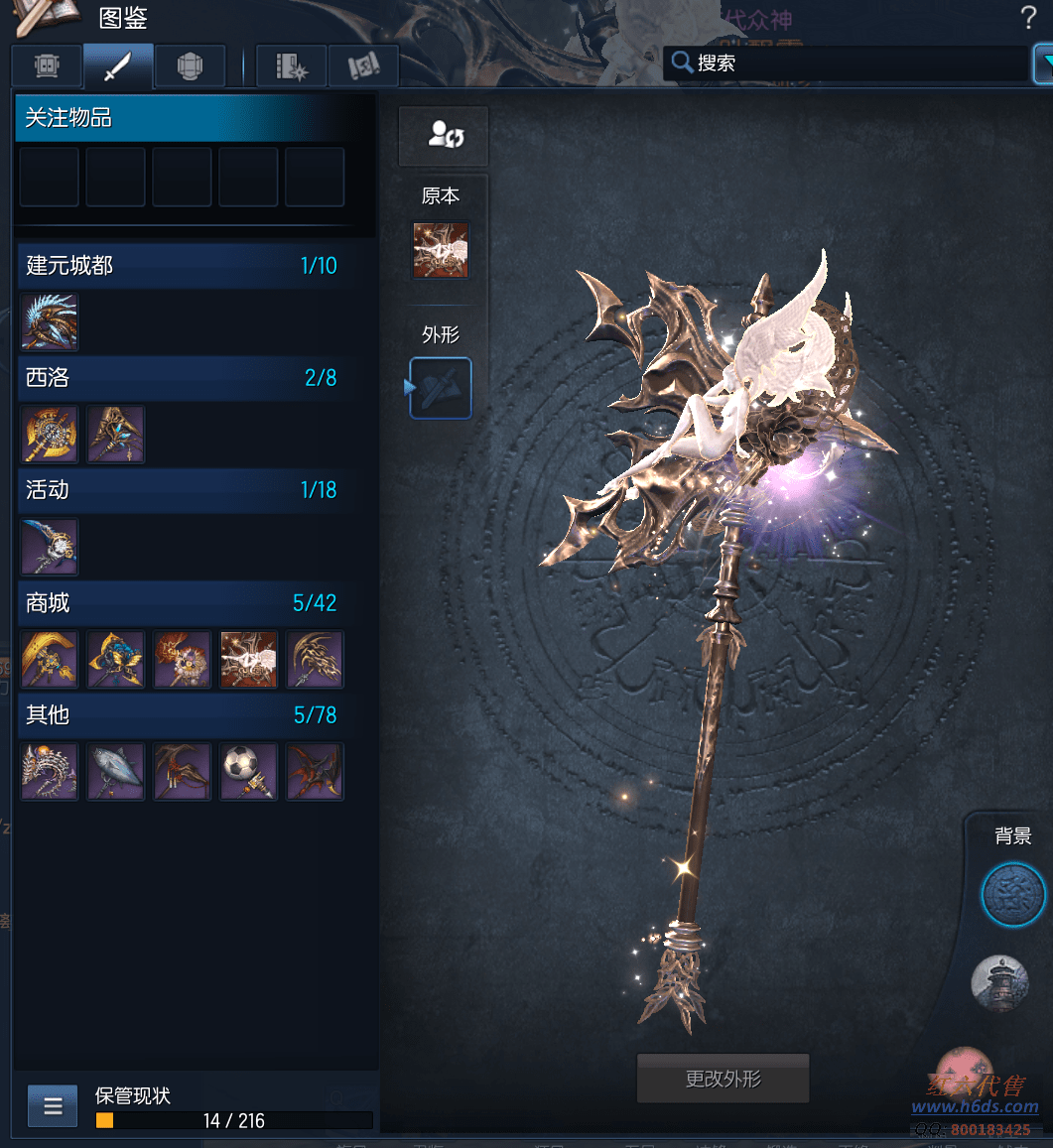Expand the 建元城都 category header
The height and width of the screenshot is (1148, 1053).
pos(184,265)
